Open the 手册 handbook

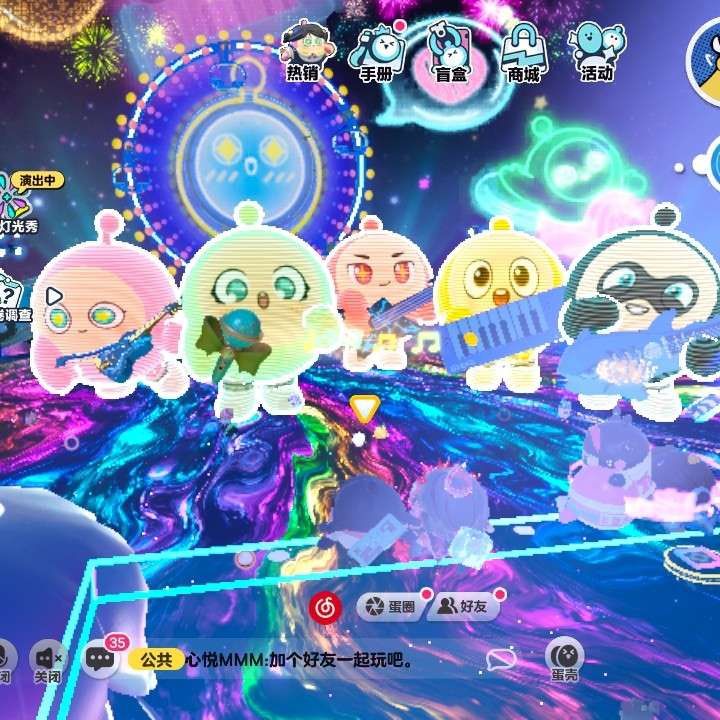pos(376,50)
